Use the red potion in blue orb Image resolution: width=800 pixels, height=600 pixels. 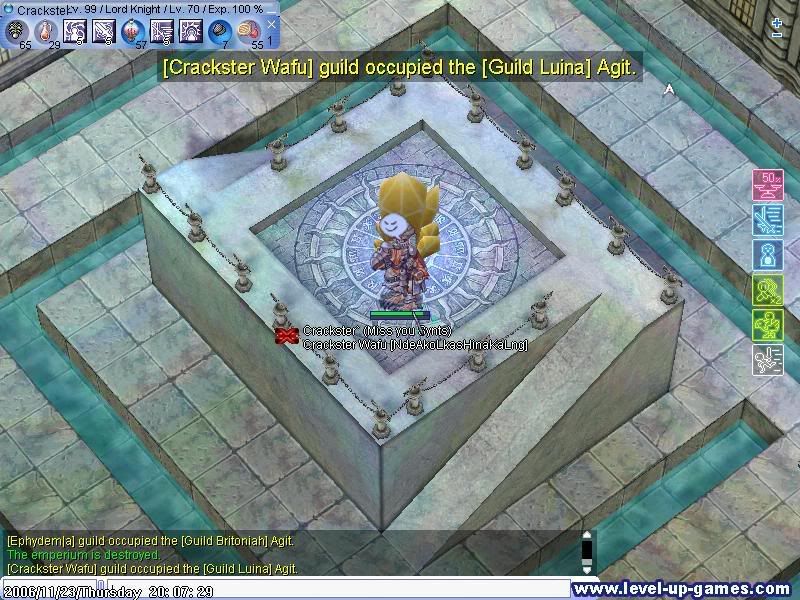[132, 32]
